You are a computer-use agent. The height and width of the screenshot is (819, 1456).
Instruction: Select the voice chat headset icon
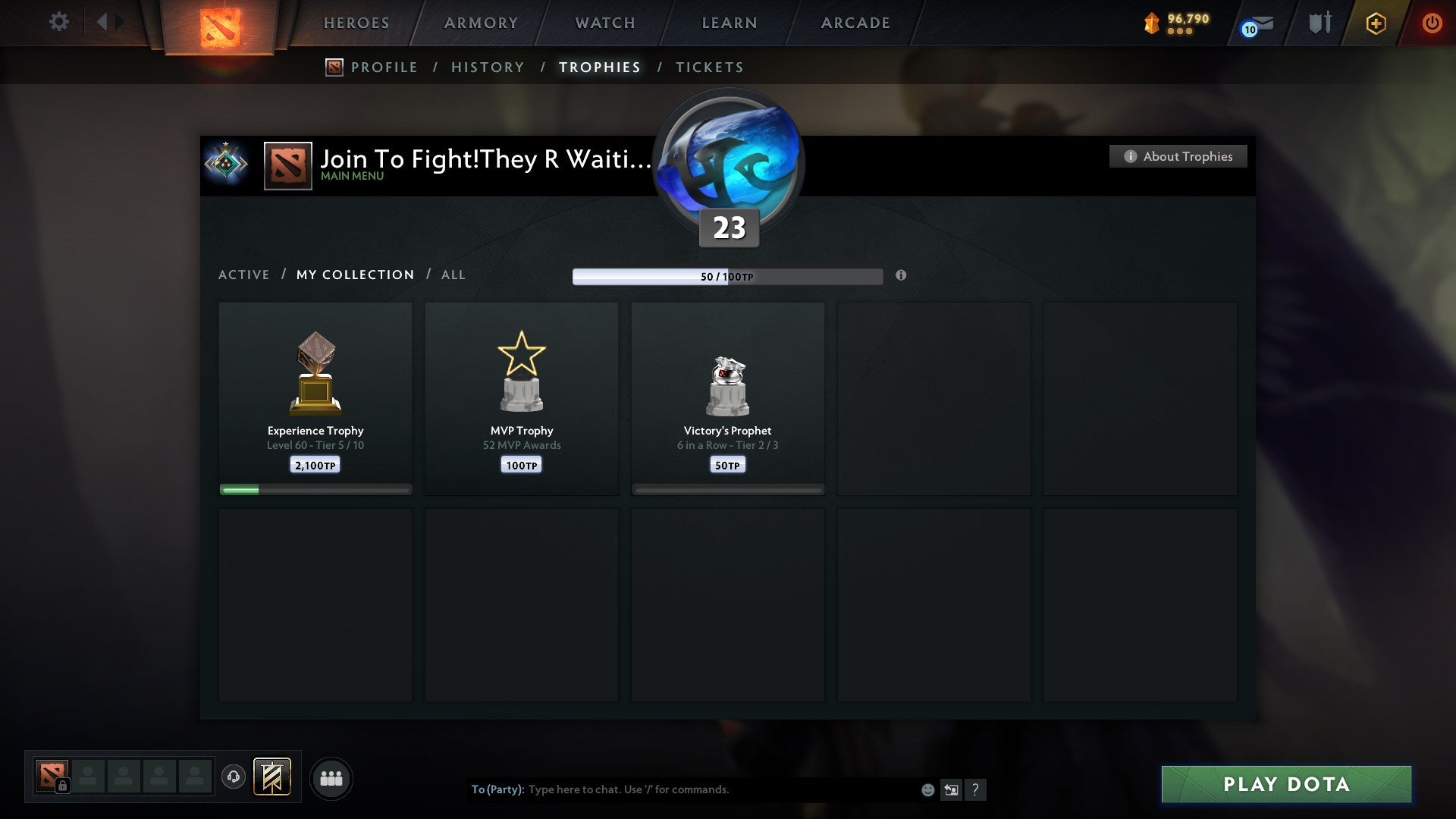click(234, 777)
